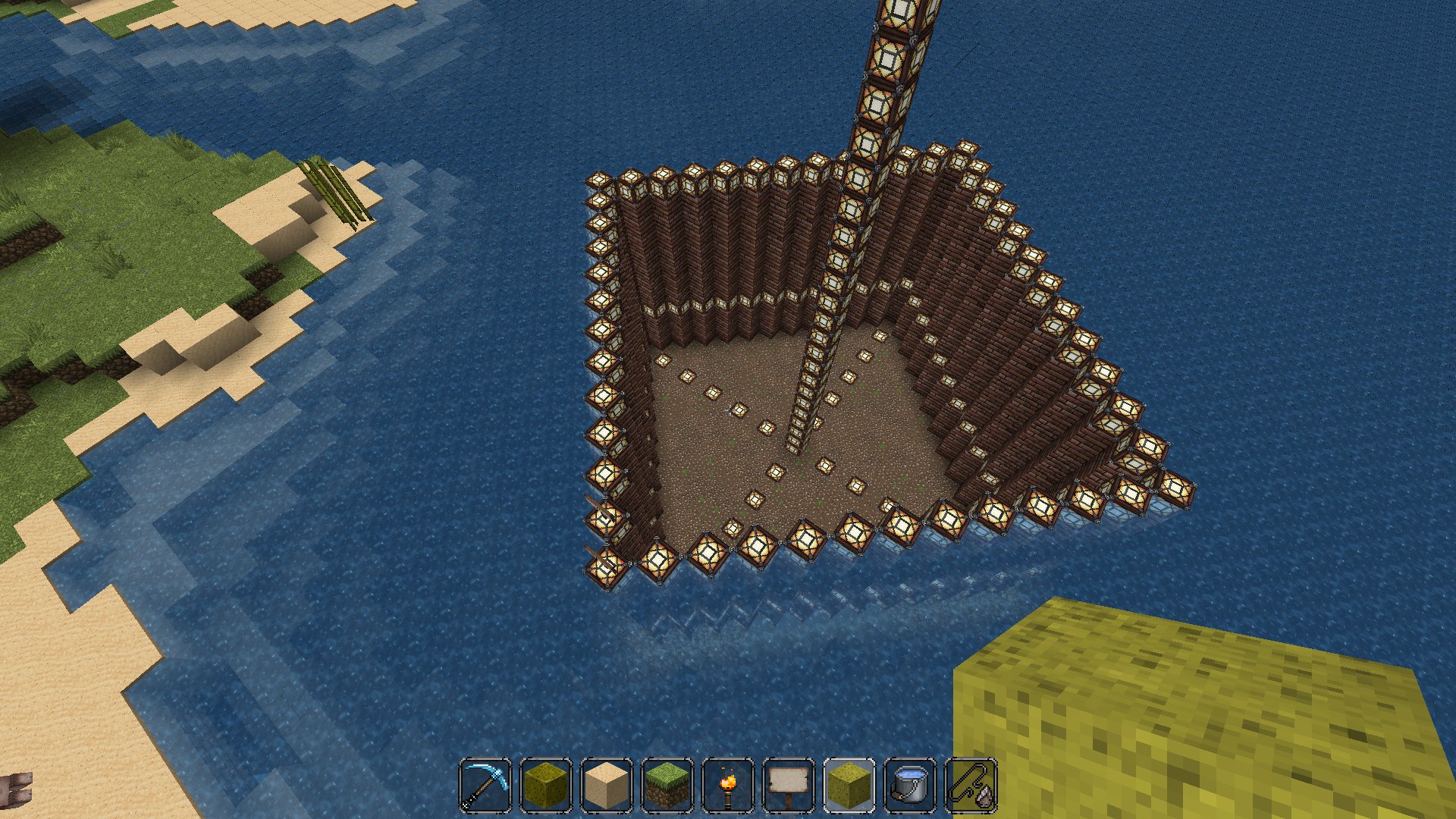Equip the torch from the hotbar
This screenshot has height=819, width=1456.
point(728,785)
